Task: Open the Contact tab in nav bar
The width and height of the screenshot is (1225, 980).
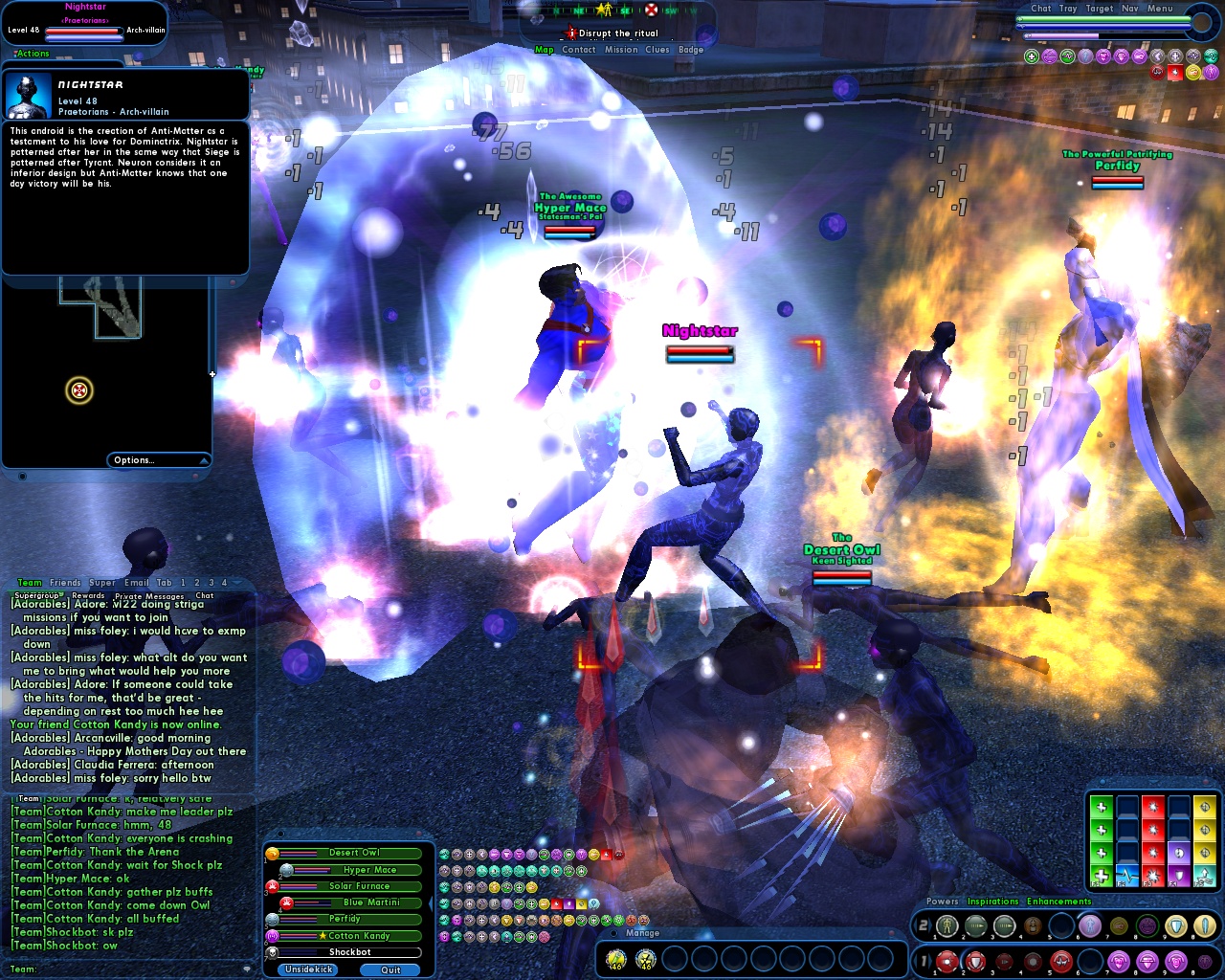Action: pyautogui.click(x=579, y=50)
